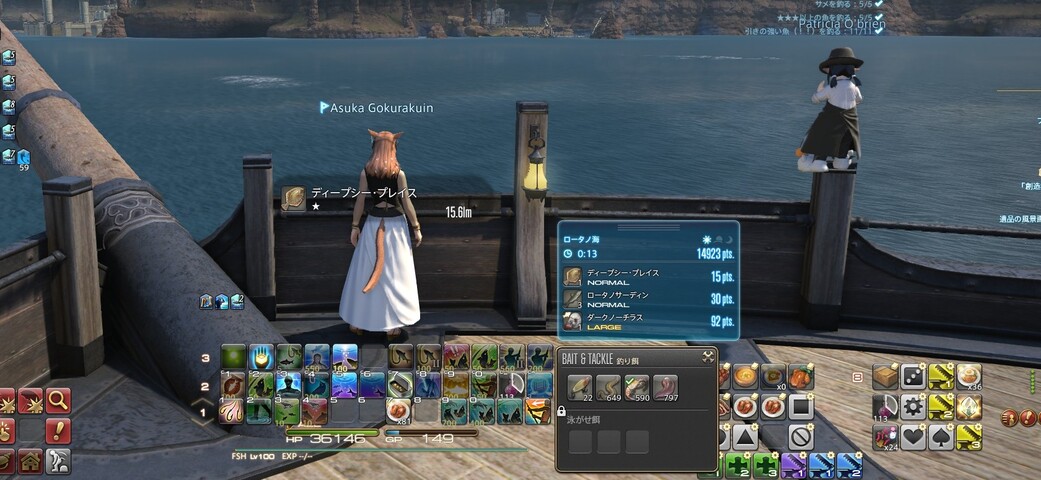Use the glowing hand ability on hotbar 3
This screenshot has width=1041, height=480.
pos(260,357)
